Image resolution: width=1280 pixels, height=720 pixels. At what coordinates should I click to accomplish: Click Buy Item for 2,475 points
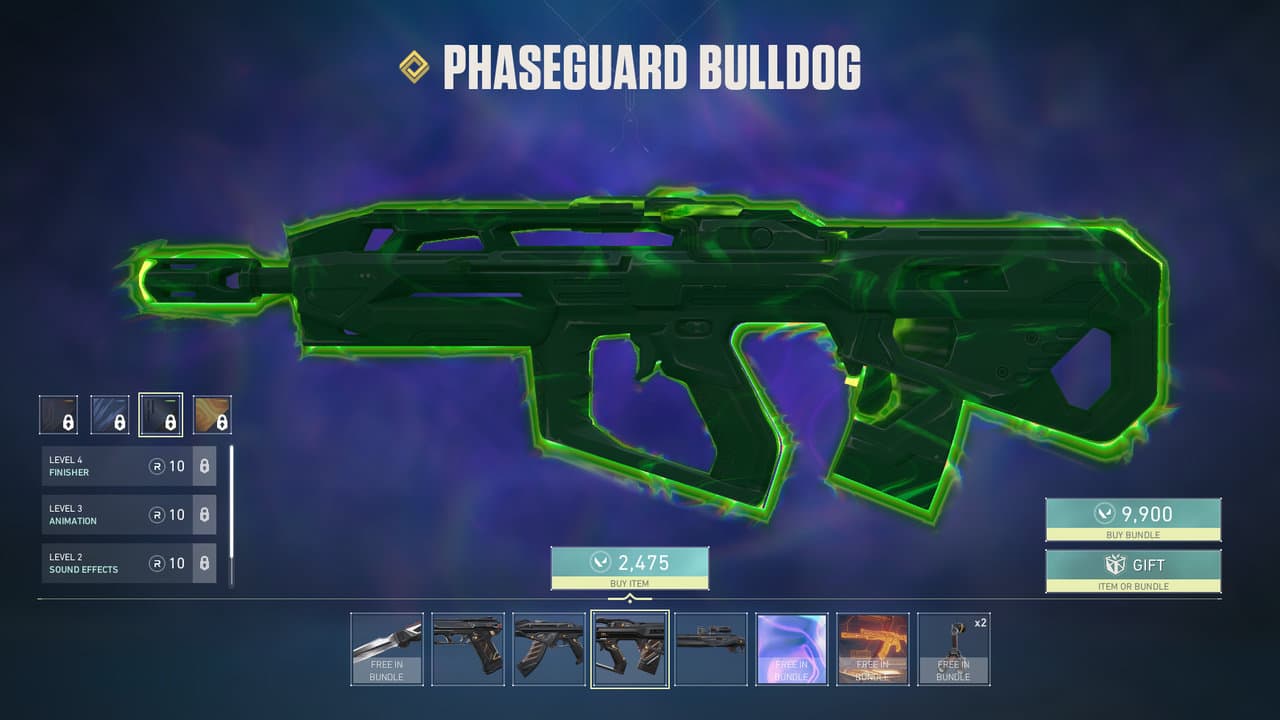[630, 567]
